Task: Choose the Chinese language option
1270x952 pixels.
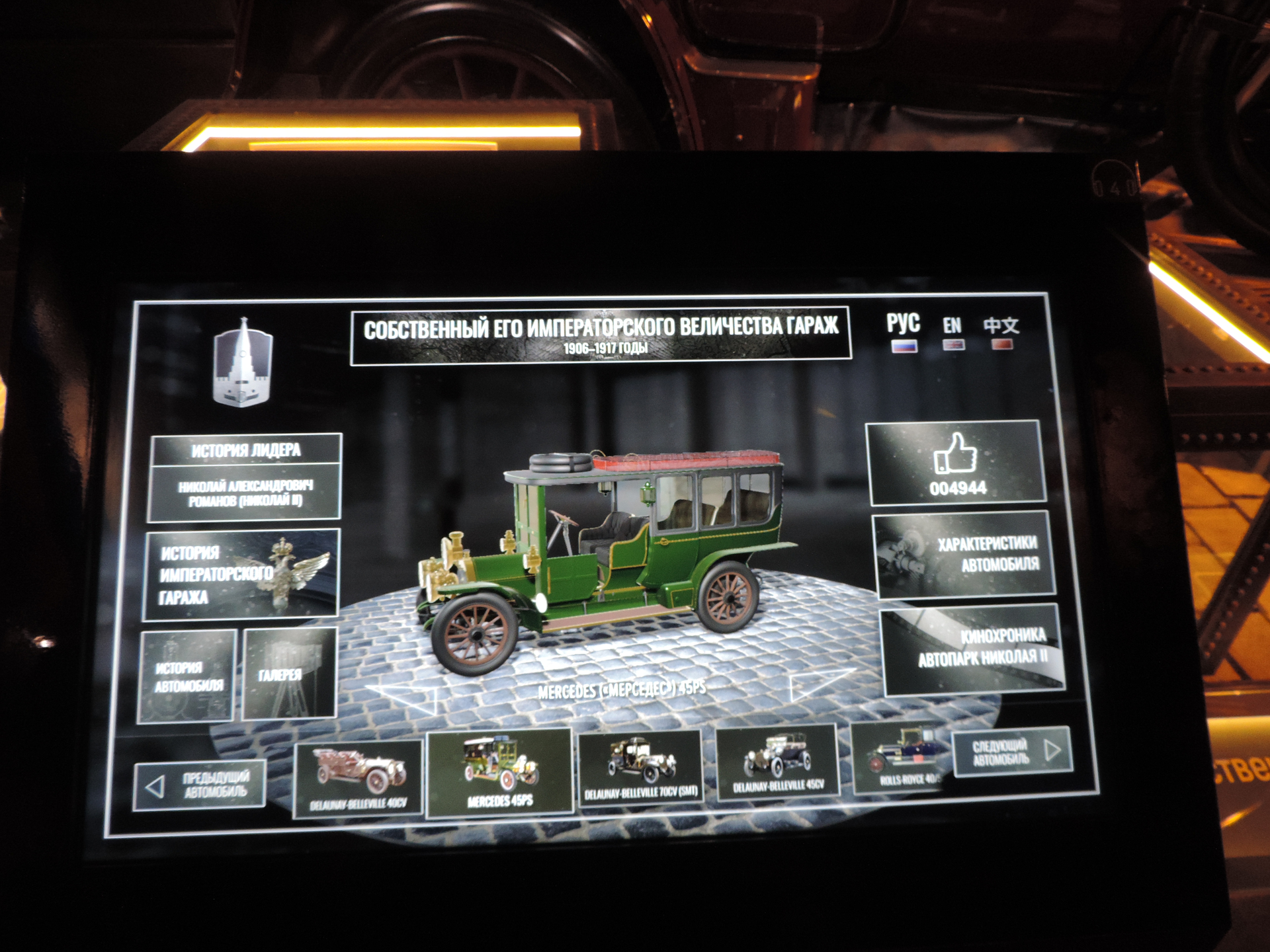Action: [x=1001, y=332]
